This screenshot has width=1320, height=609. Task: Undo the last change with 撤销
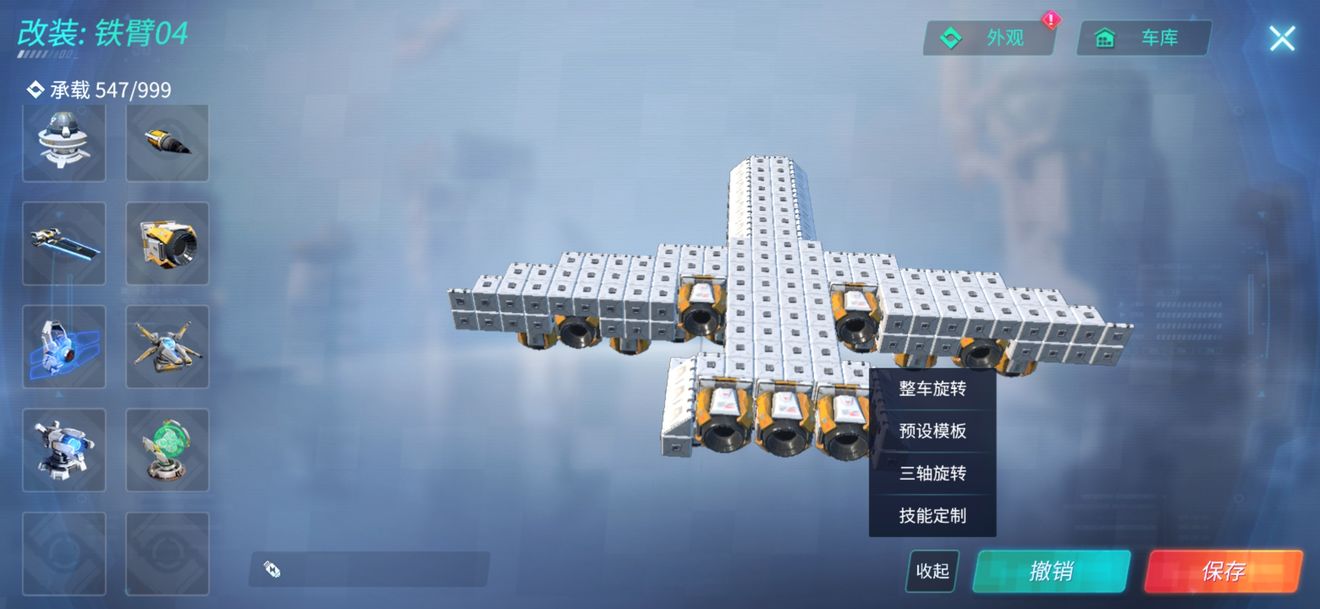(1051, 571)
